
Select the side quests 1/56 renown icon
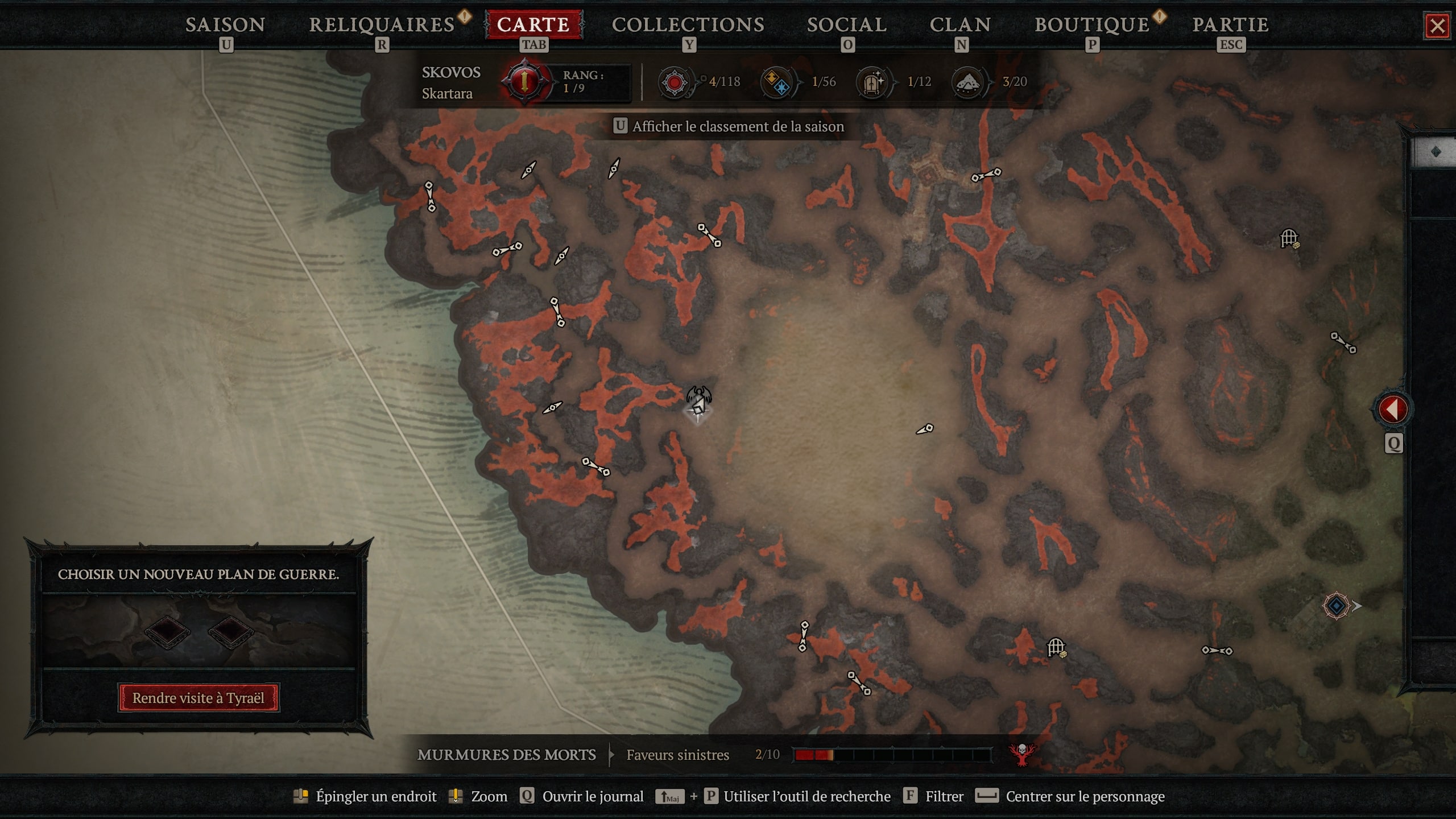[775, 81]
